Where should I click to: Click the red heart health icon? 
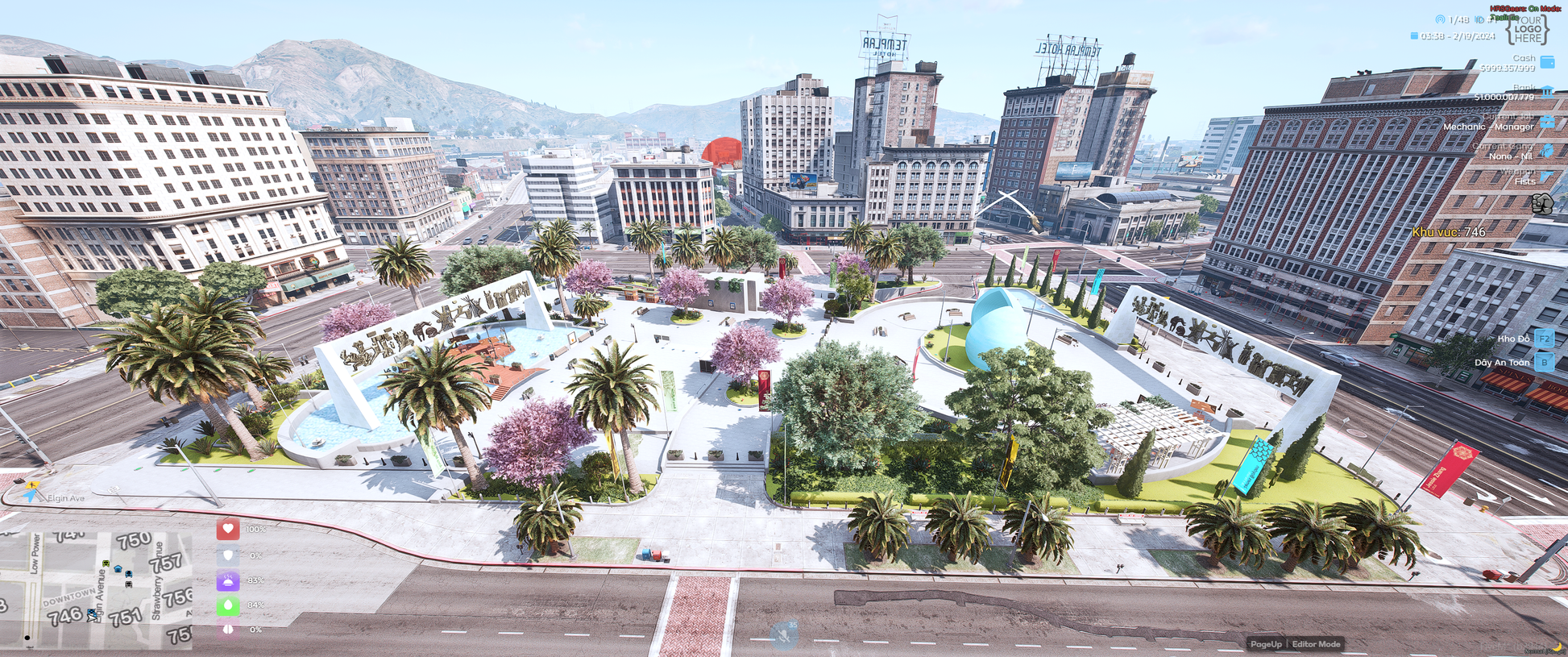click(228, 529)
